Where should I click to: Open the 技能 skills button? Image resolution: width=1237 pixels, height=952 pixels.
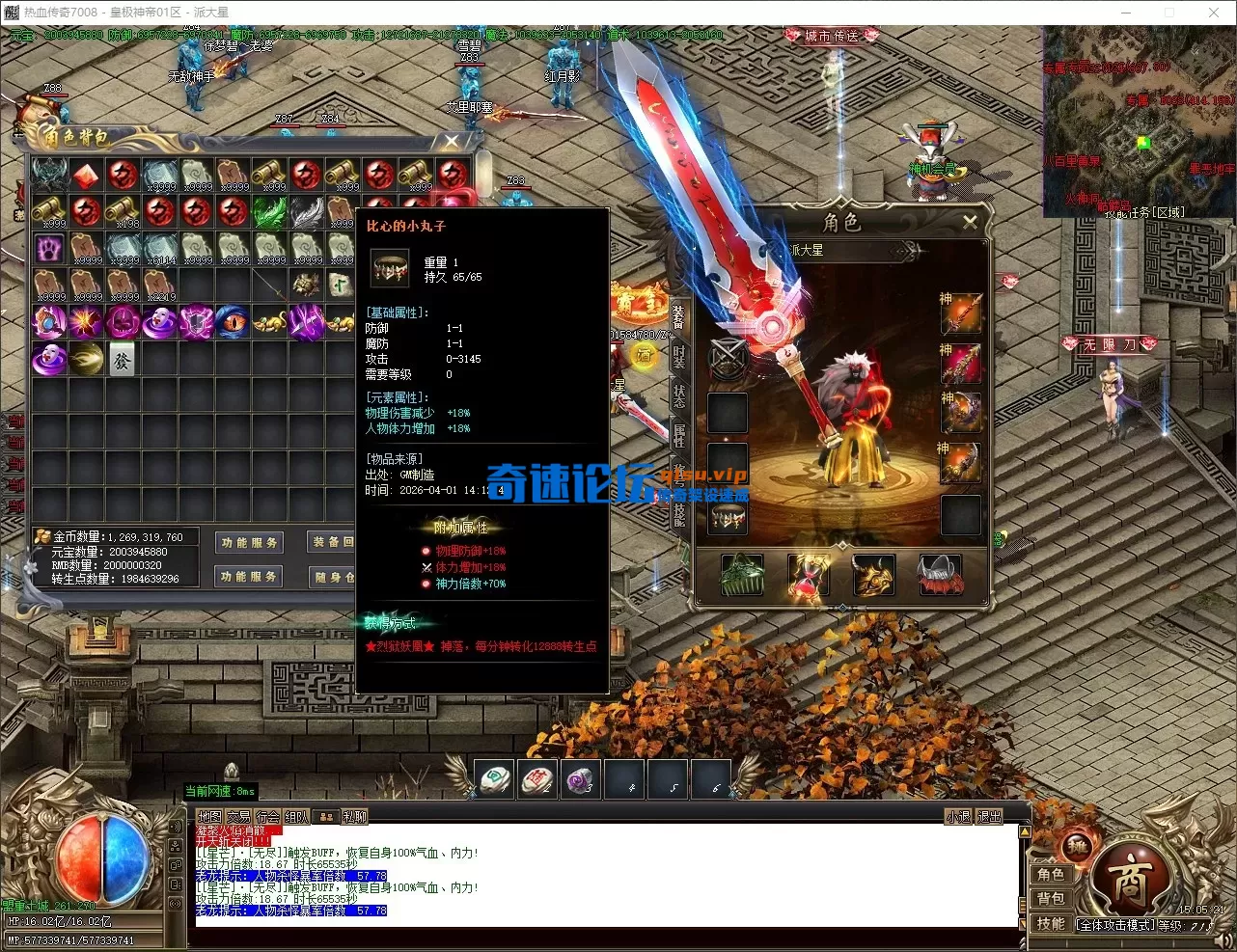pyautogui.click(x=1051, y=924)
